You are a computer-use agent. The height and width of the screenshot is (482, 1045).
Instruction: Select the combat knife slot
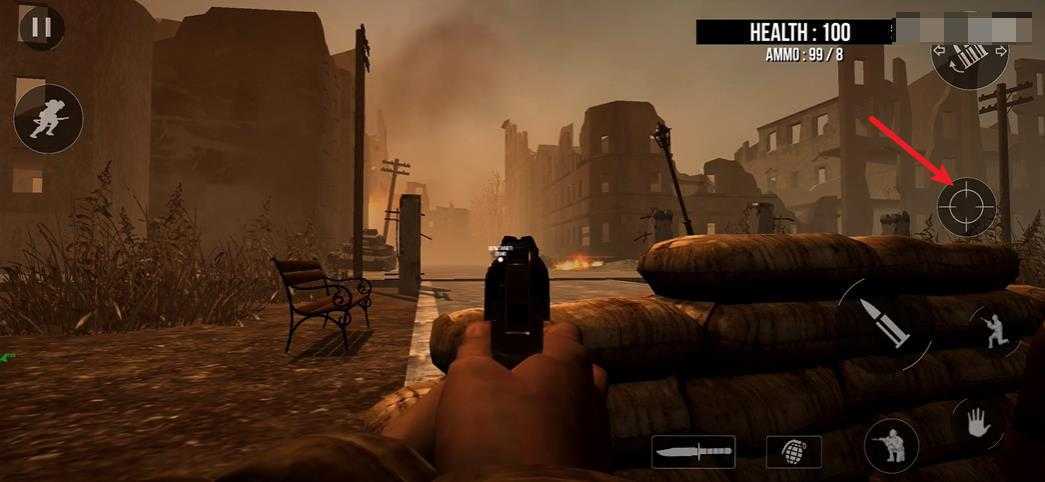[693, 452]
